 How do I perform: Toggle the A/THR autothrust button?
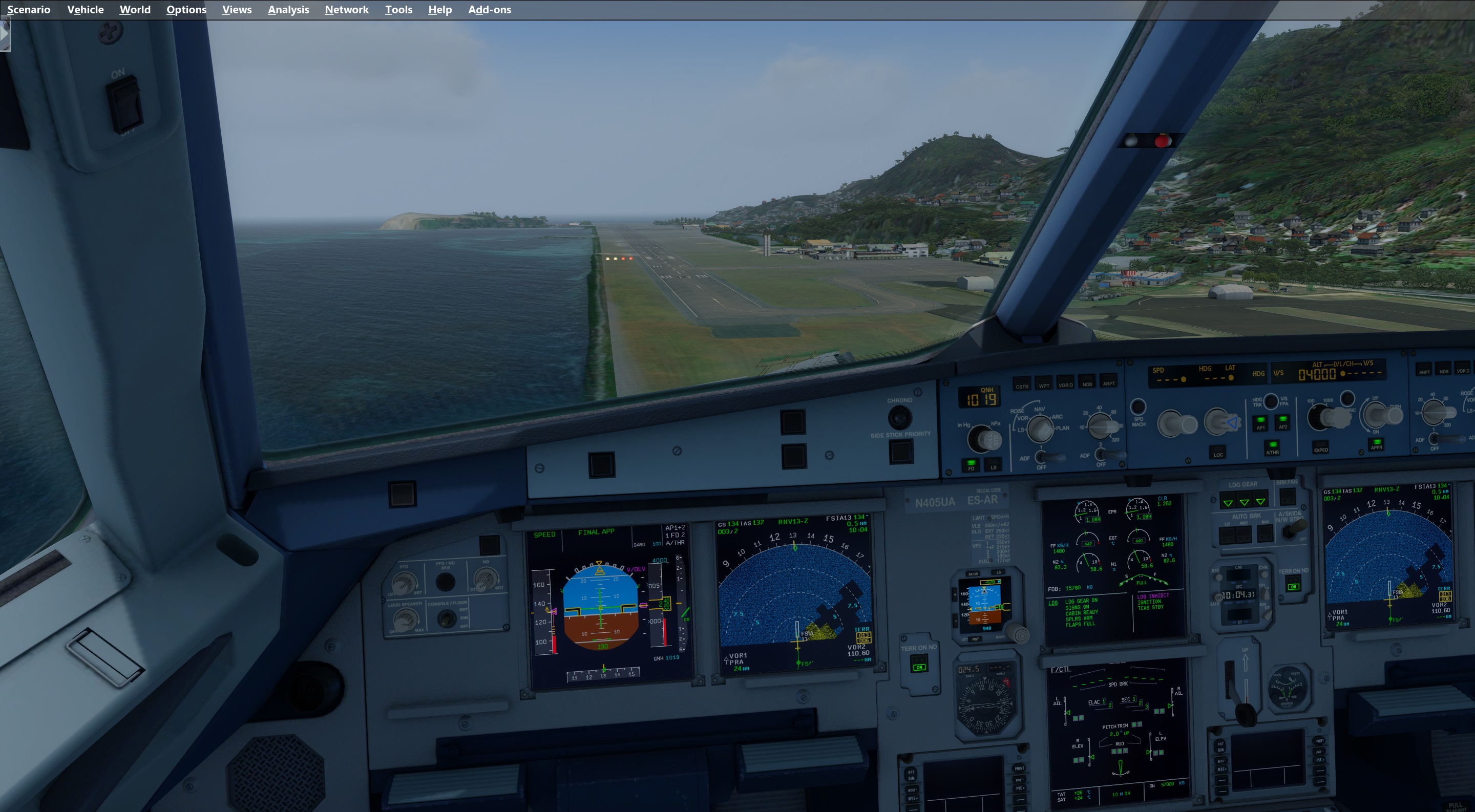[1272, 447]
